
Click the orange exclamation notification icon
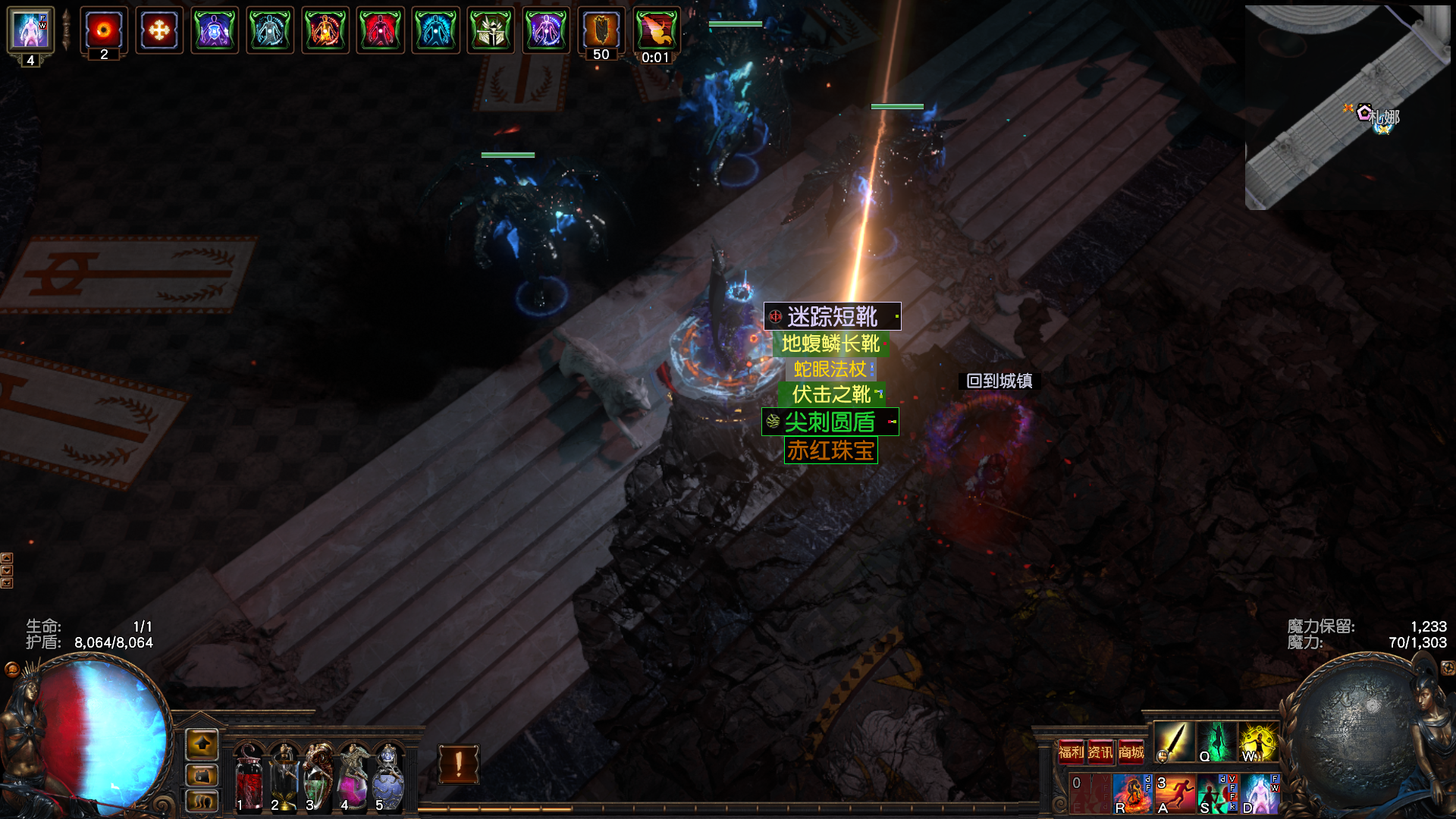(x=458, y=764)
